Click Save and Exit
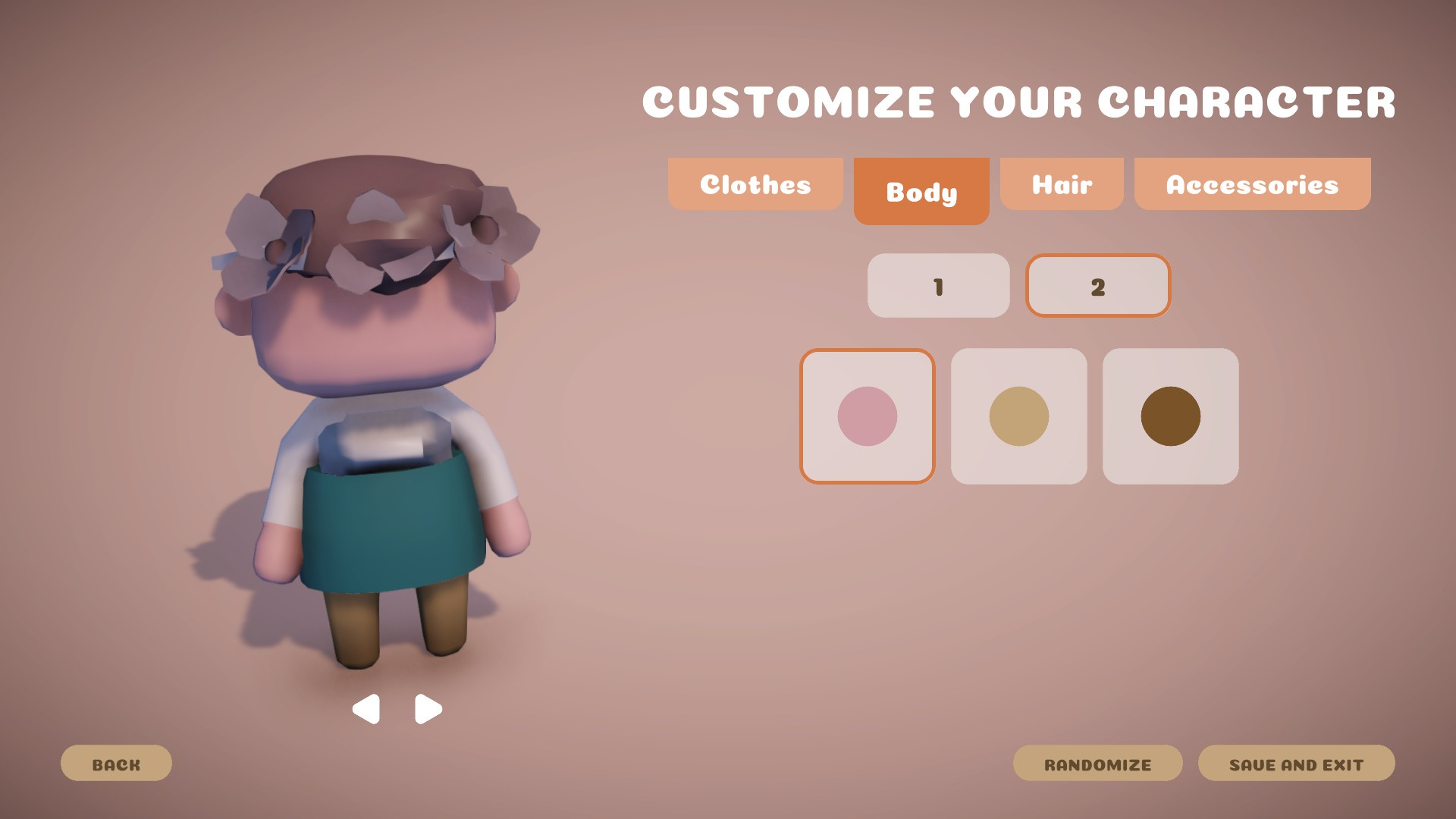This screenshot has width=1456, height=819. tap(1296, 764)
